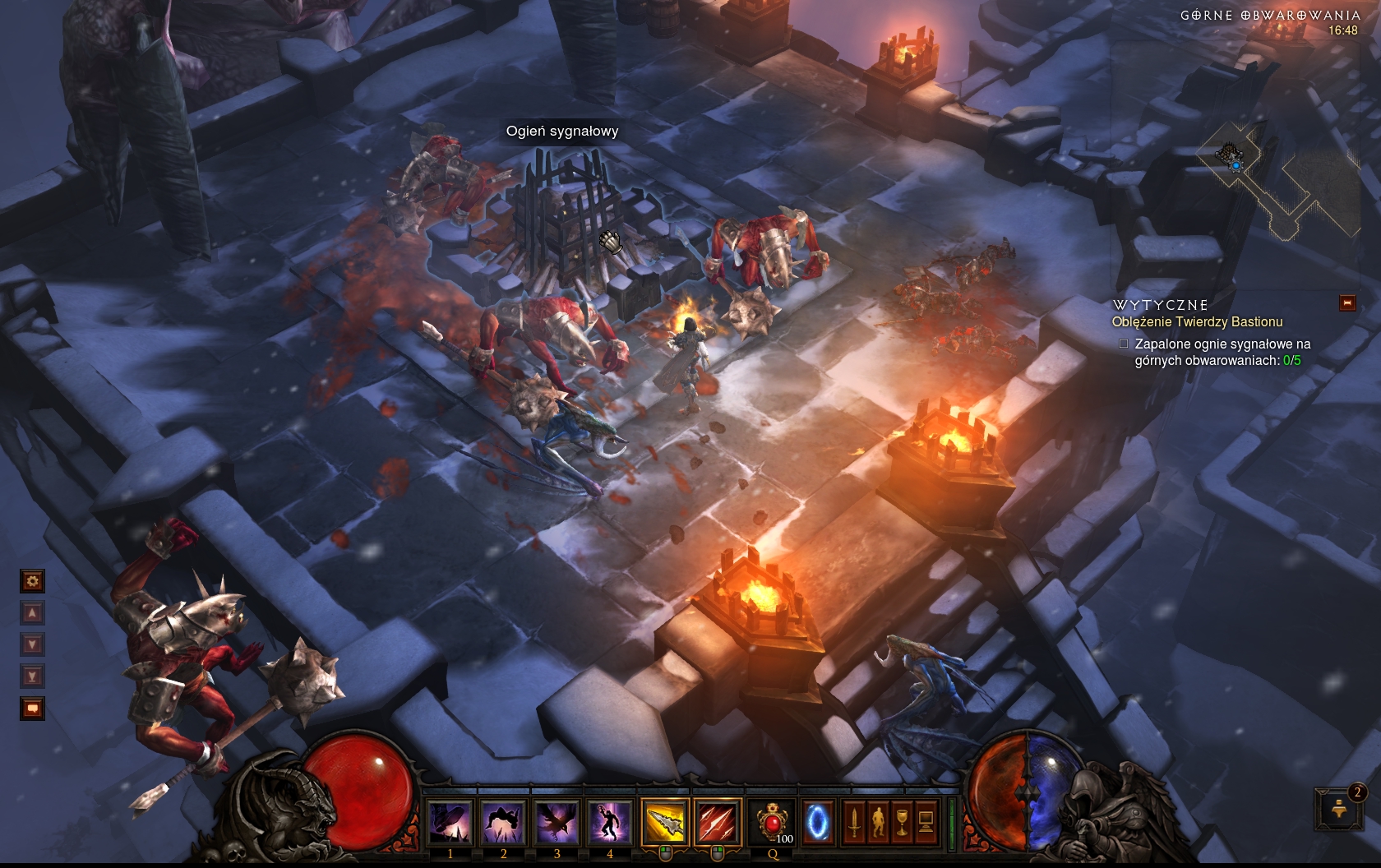
Task: Select the golden spear primary attack skill
Action: [665, 821]
